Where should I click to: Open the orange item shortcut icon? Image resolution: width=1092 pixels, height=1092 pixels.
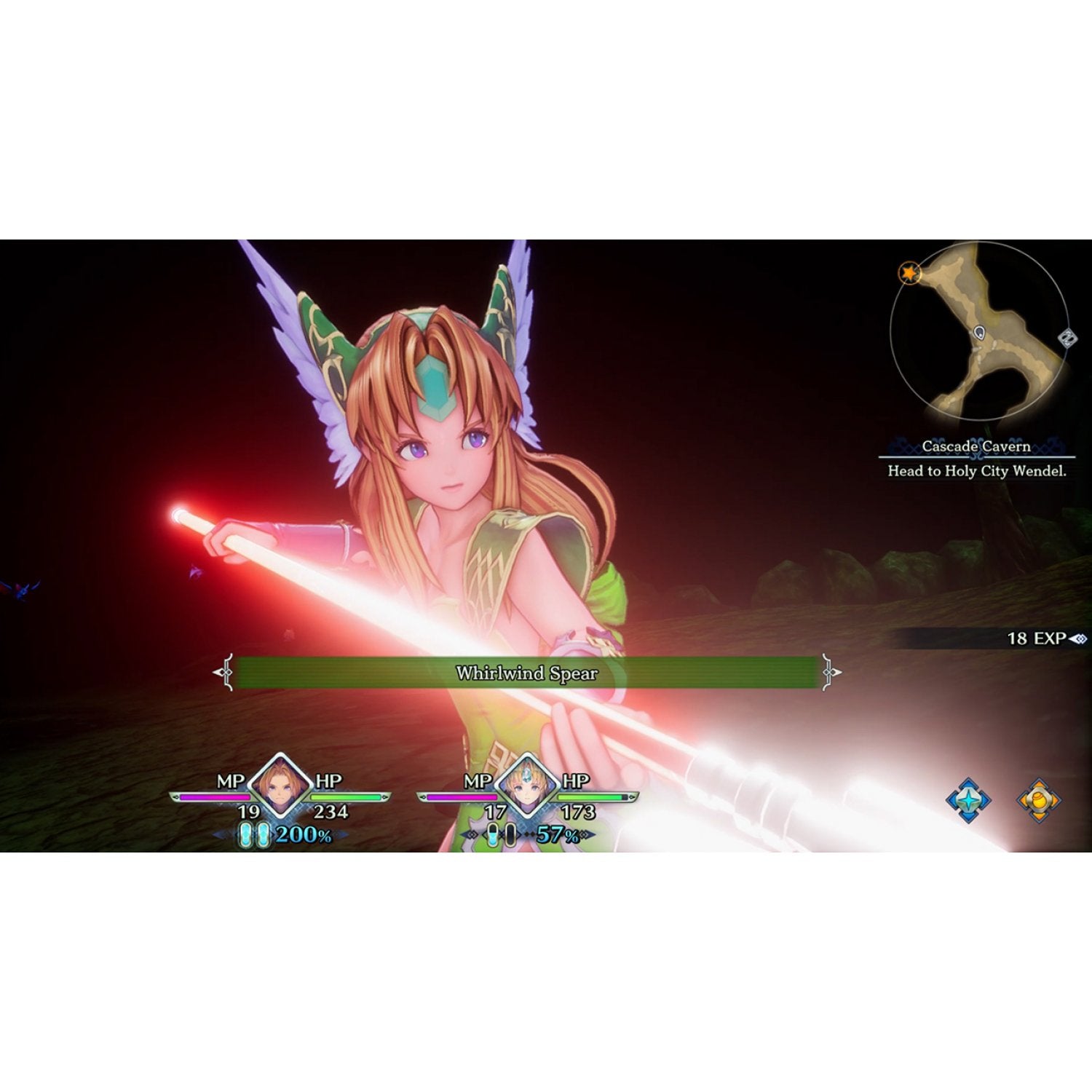pos(1039,801)
